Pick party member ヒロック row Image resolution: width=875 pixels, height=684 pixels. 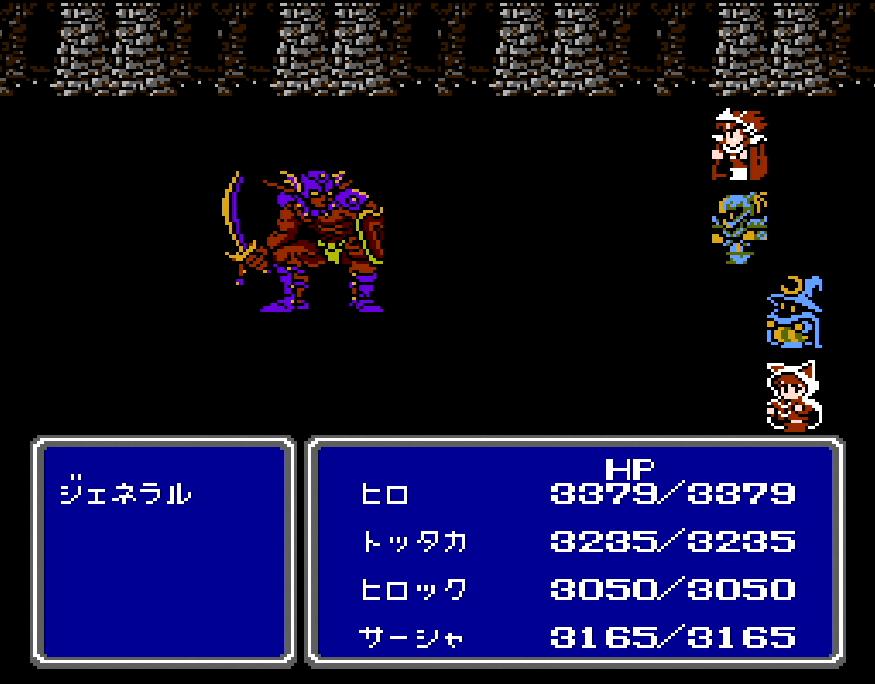413,589
